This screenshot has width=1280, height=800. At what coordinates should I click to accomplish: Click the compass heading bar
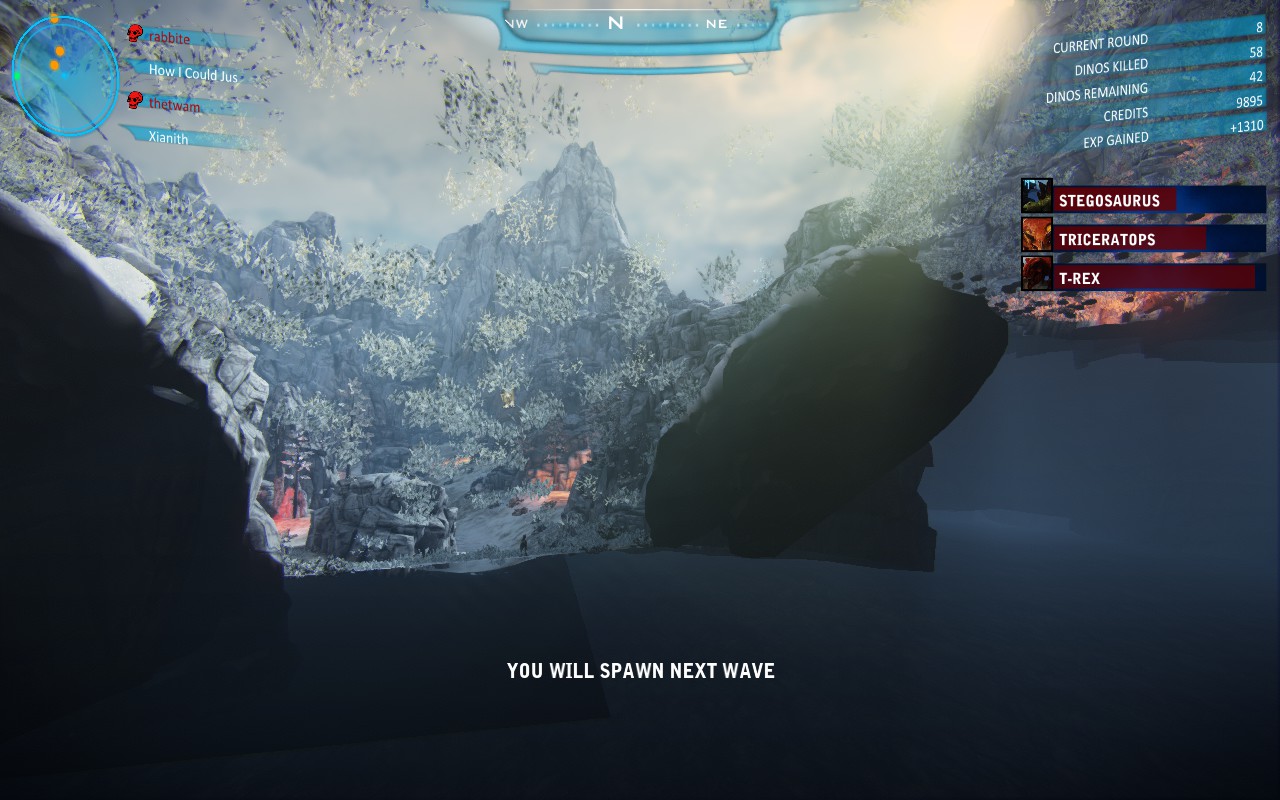coord(617,24)
